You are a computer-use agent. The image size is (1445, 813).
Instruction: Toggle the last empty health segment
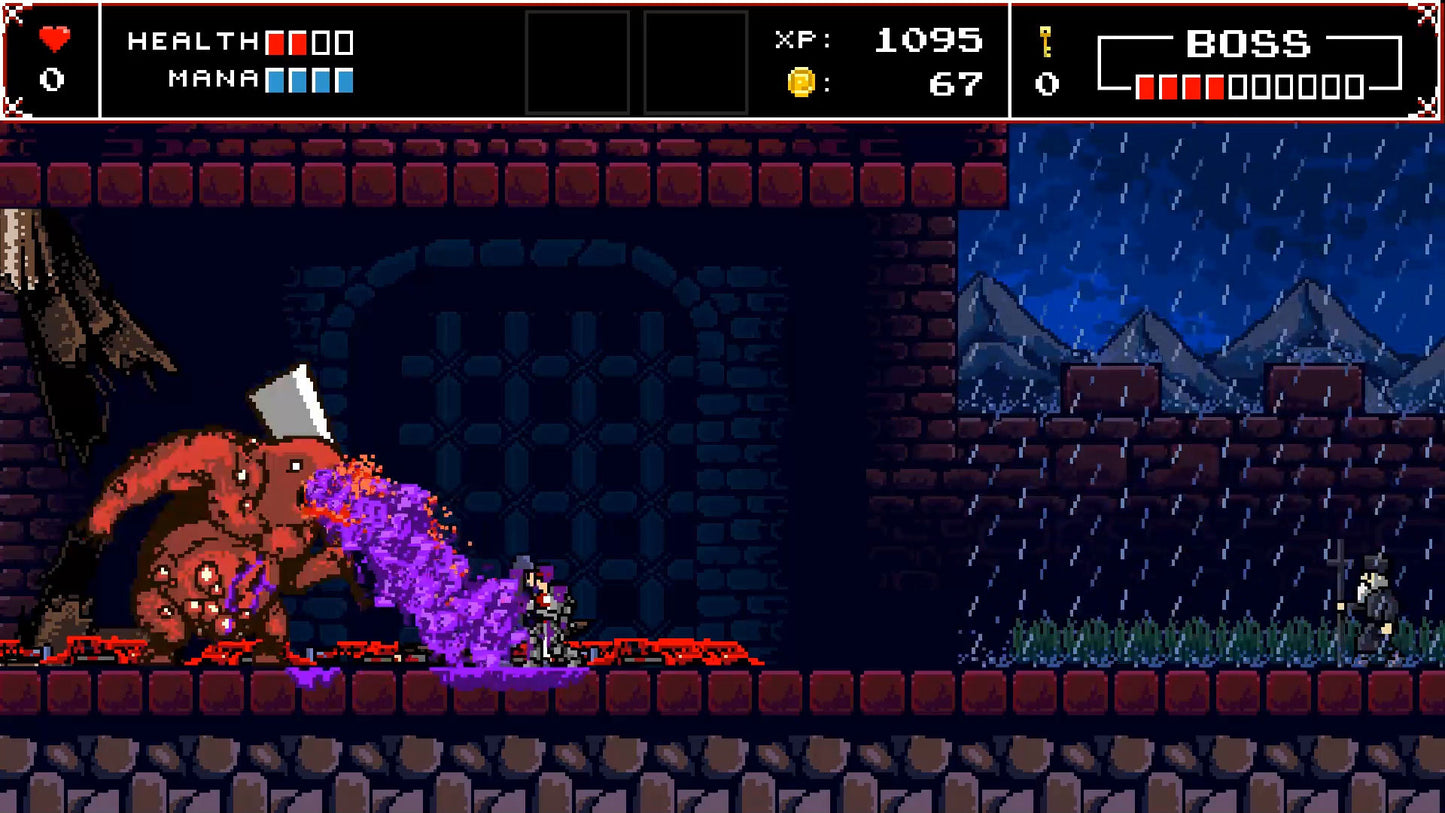tap(345, 42)
